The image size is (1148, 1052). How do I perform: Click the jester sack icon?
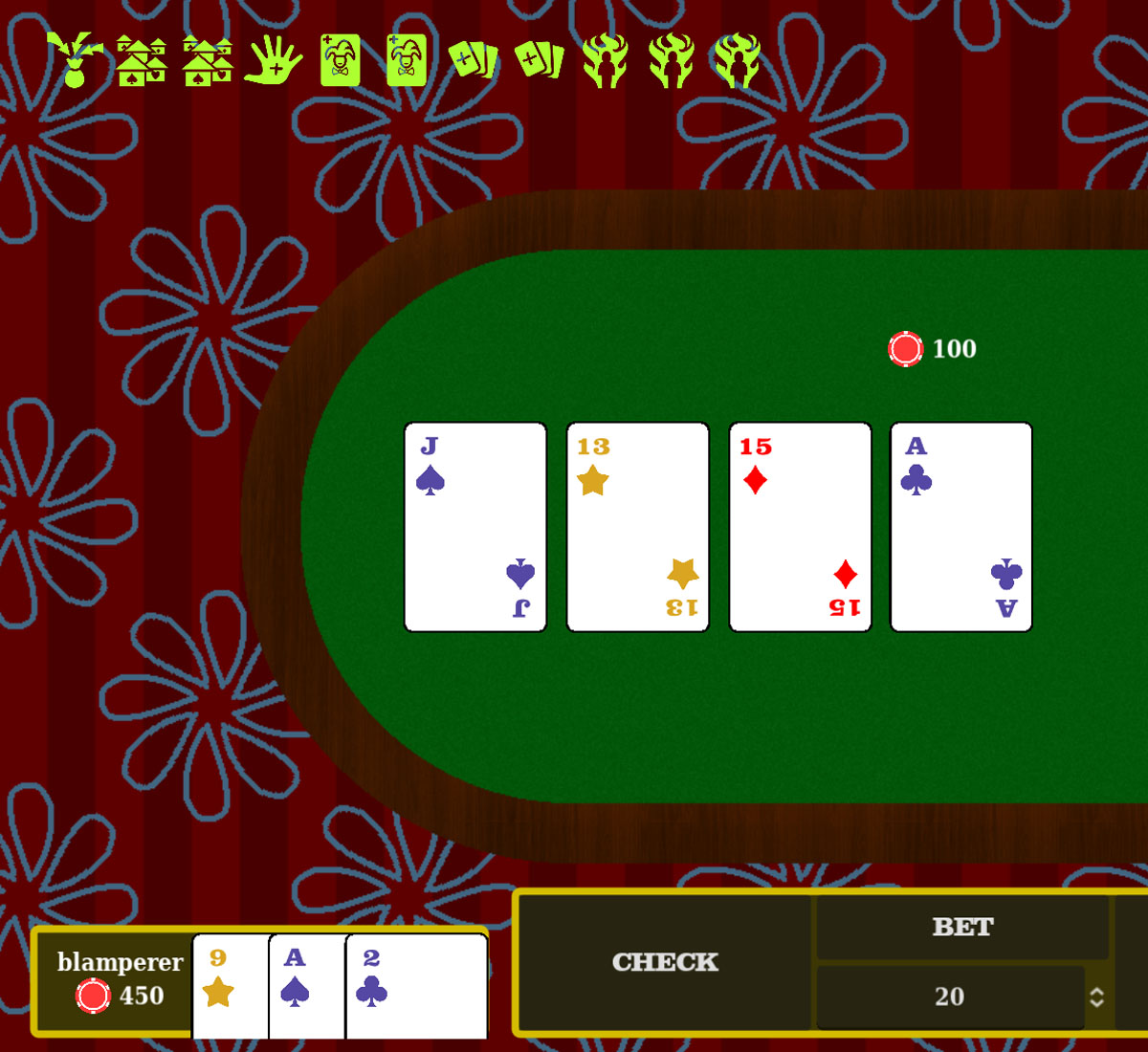(75, 60)
